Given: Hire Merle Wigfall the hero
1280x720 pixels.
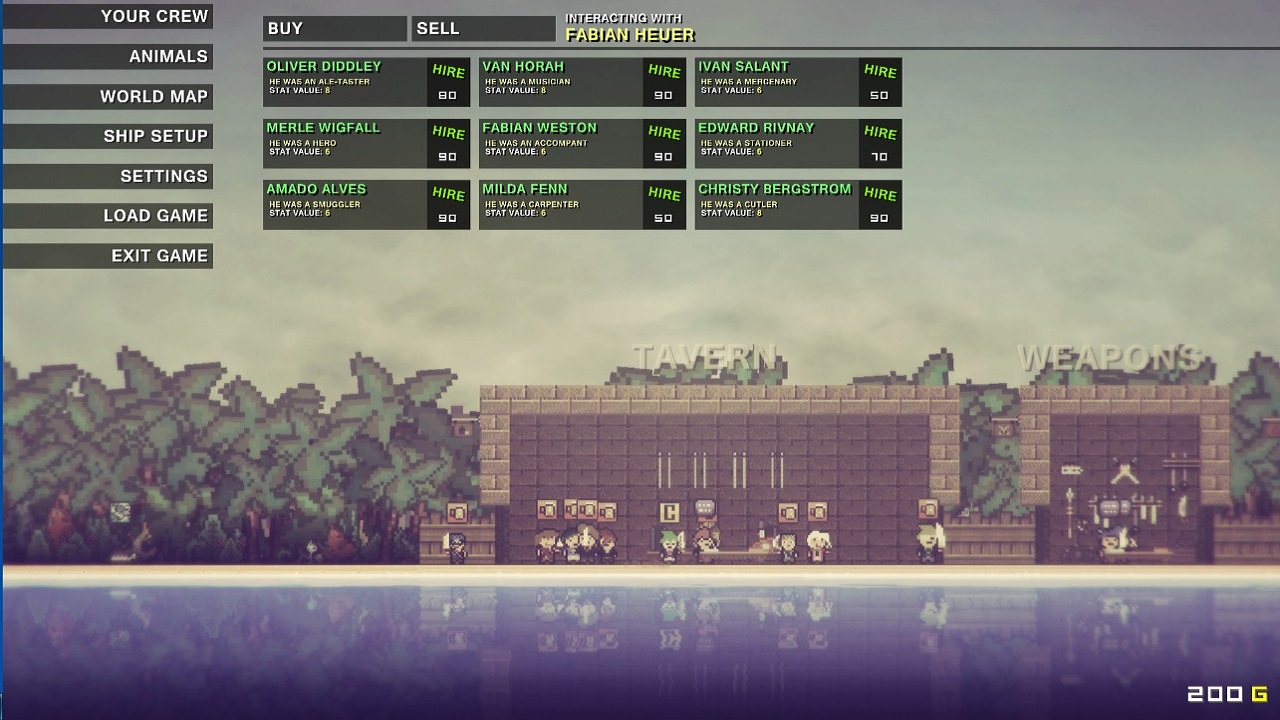Looking at the screenshot, I should [448, 133].
